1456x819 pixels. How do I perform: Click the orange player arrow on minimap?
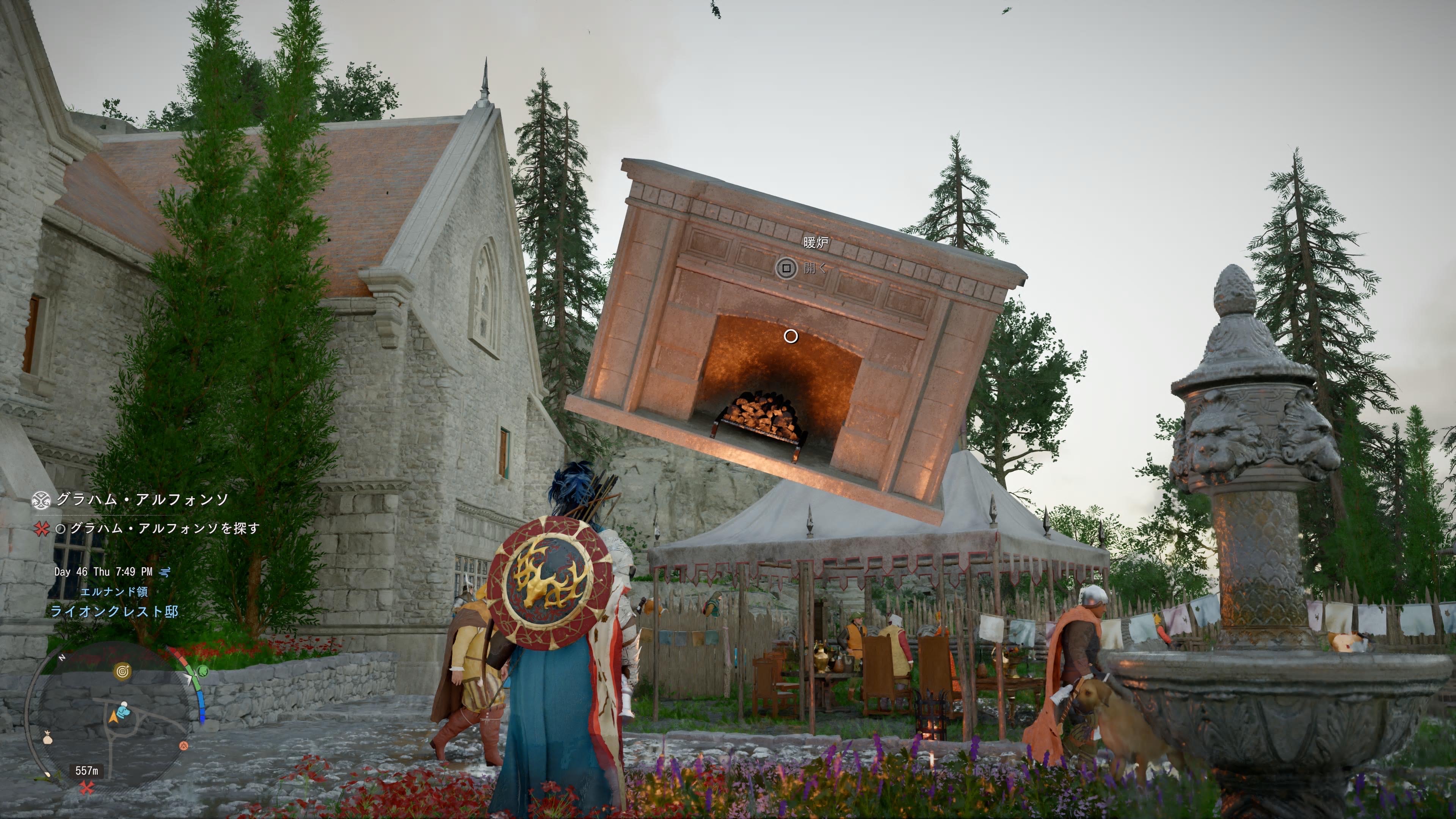[114, 717]
